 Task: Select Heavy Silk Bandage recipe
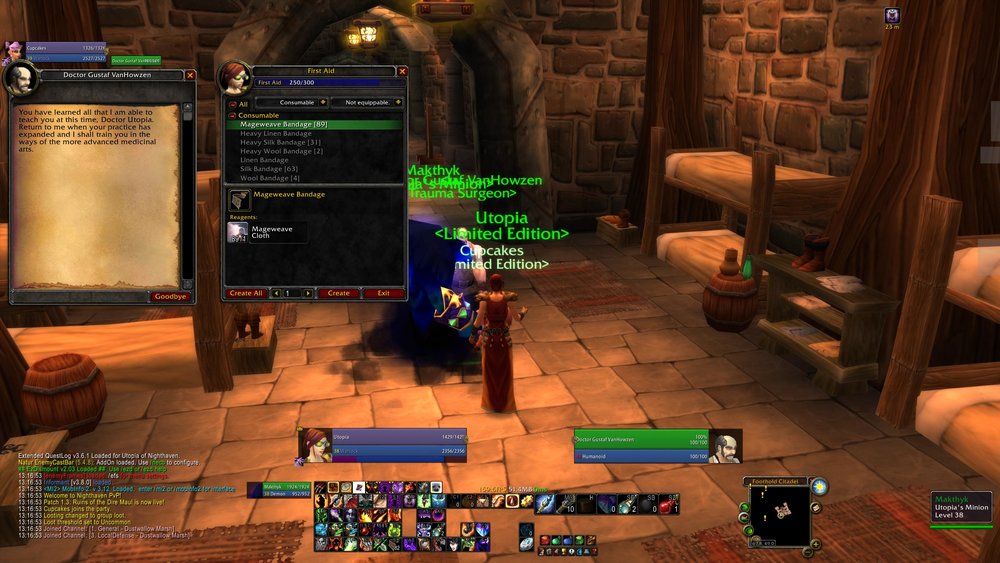pyautogui.click(x=280, y=142)
